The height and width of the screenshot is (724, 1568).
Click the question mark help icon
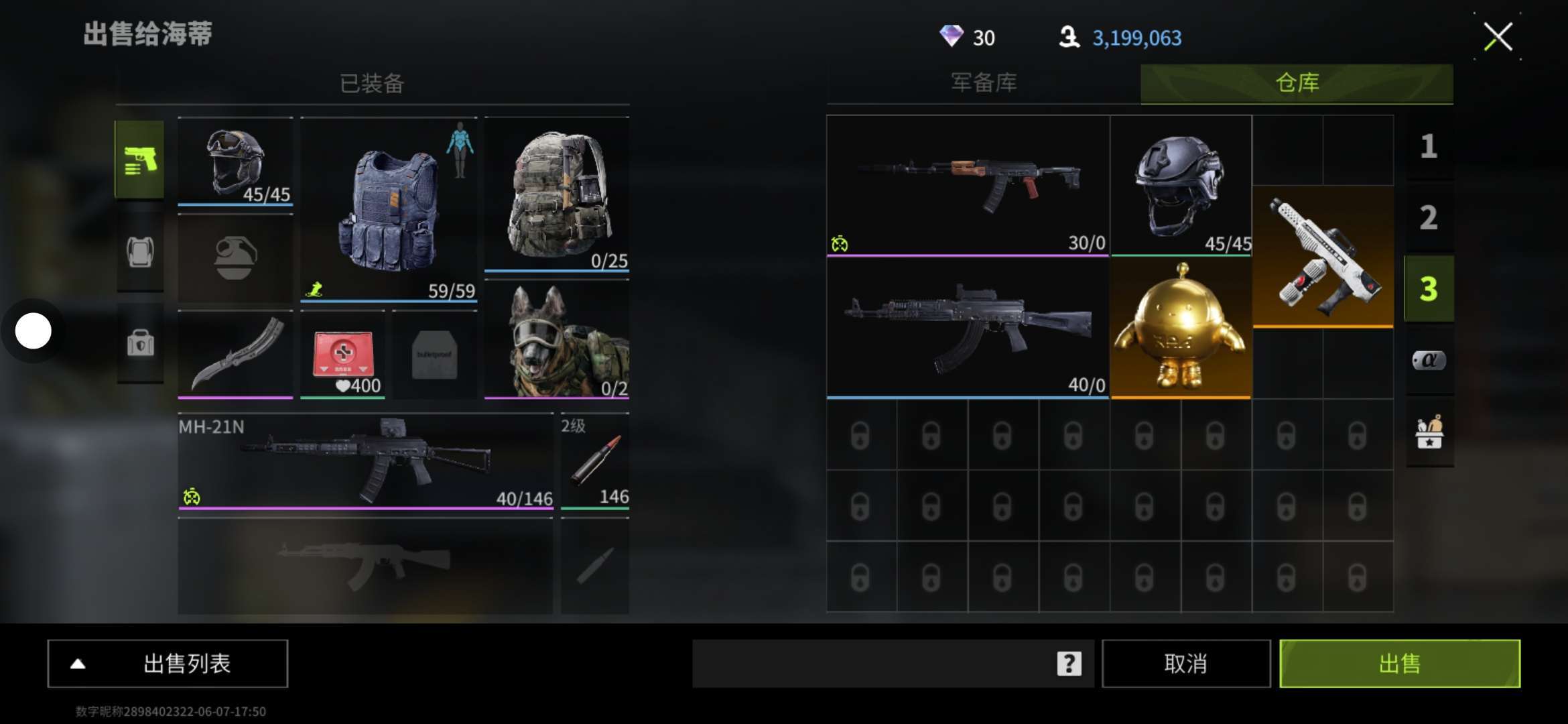coord(1069,664)
